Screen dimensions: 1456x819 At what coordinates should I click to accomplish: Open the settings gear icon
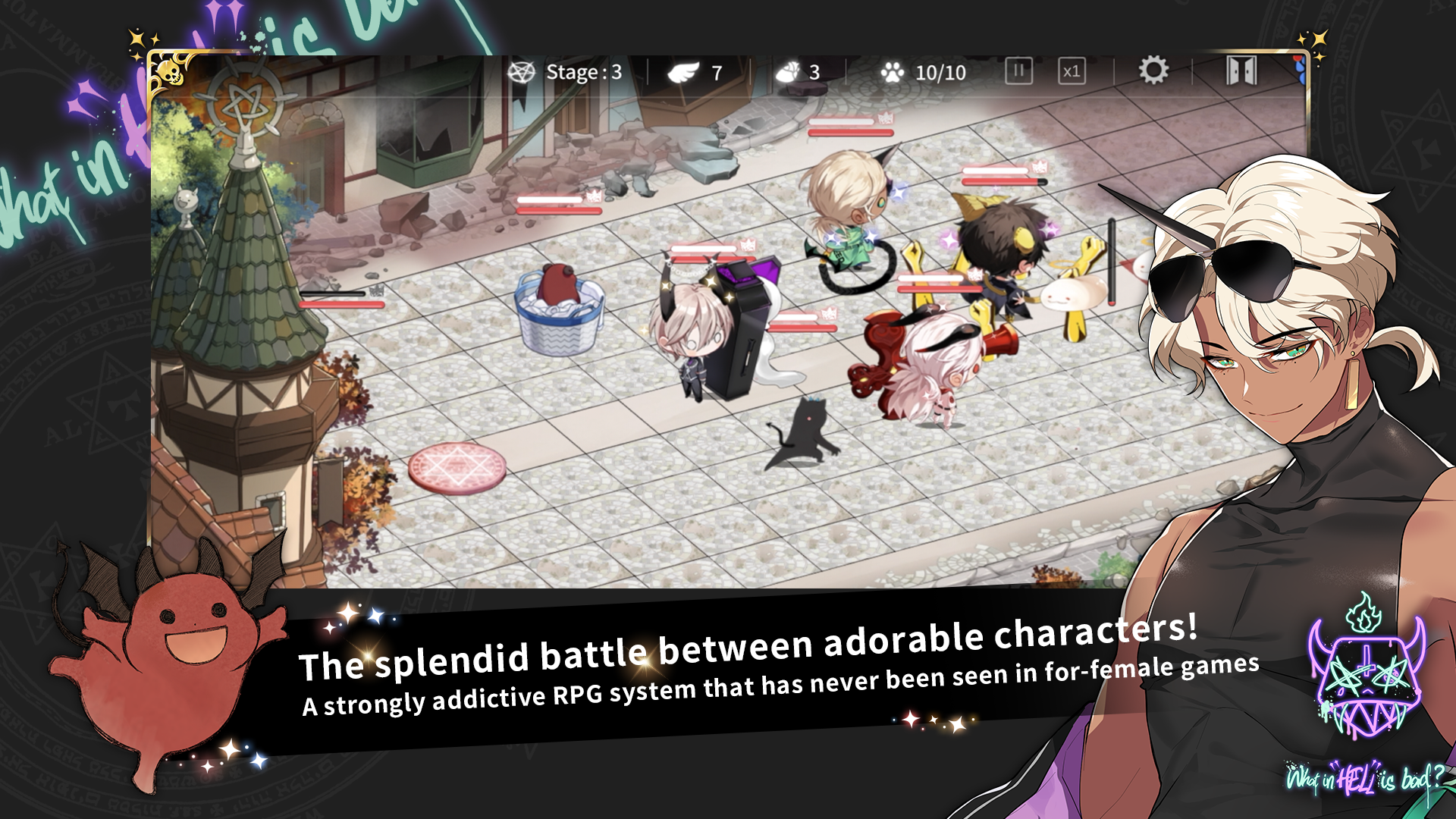(1153, 70)
